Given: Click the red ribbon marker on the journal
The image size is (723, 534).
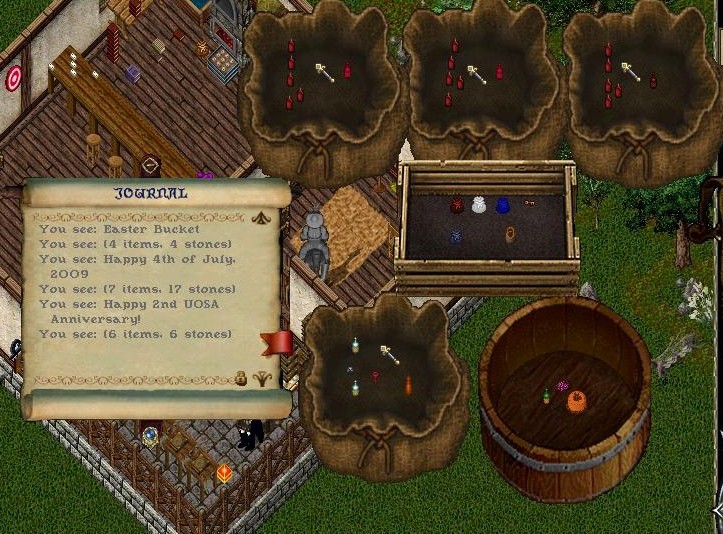Looking at the screenshot, I should coord(276,343).
